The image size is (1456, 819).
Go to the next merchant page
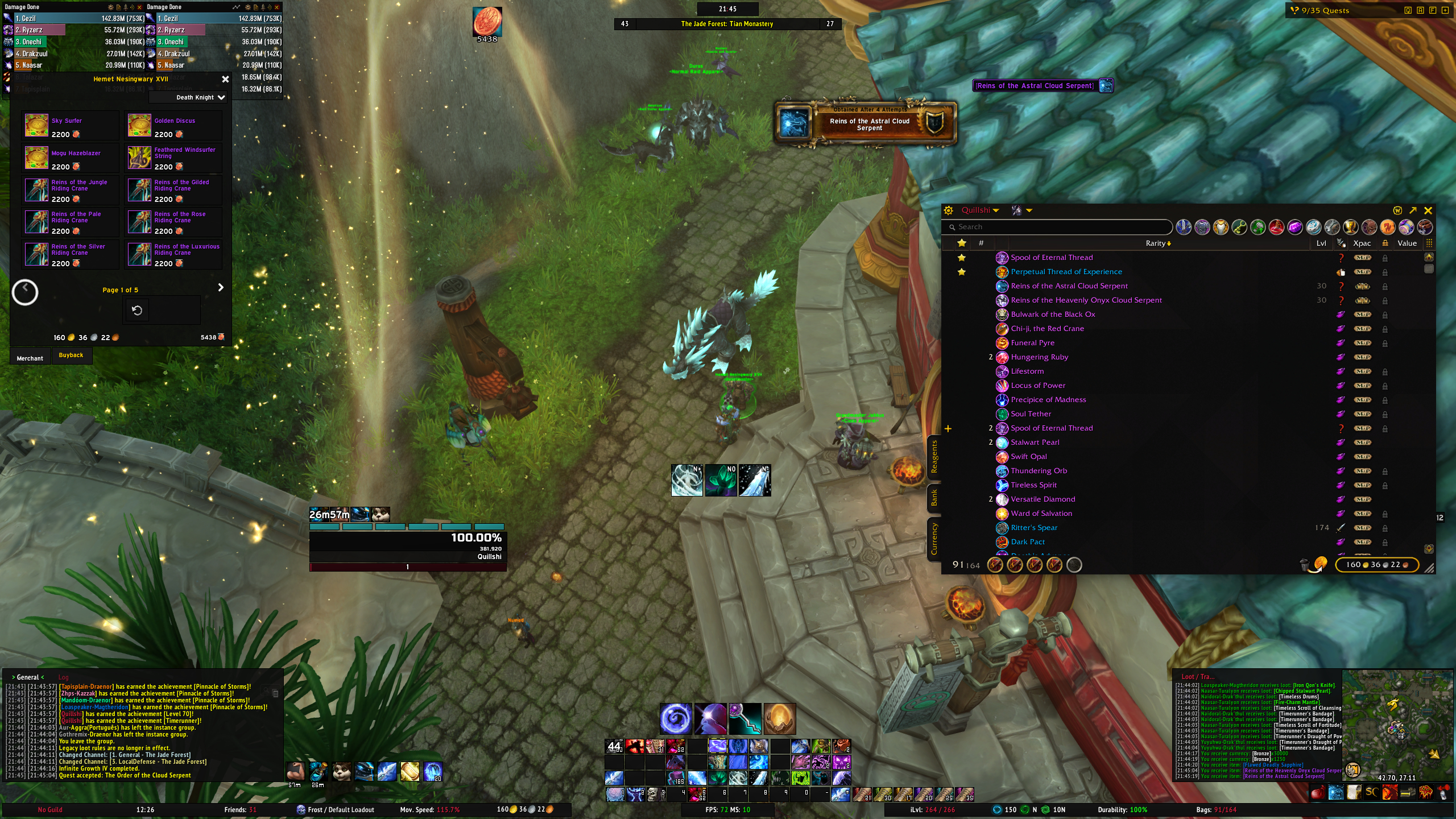click(221, 288)
